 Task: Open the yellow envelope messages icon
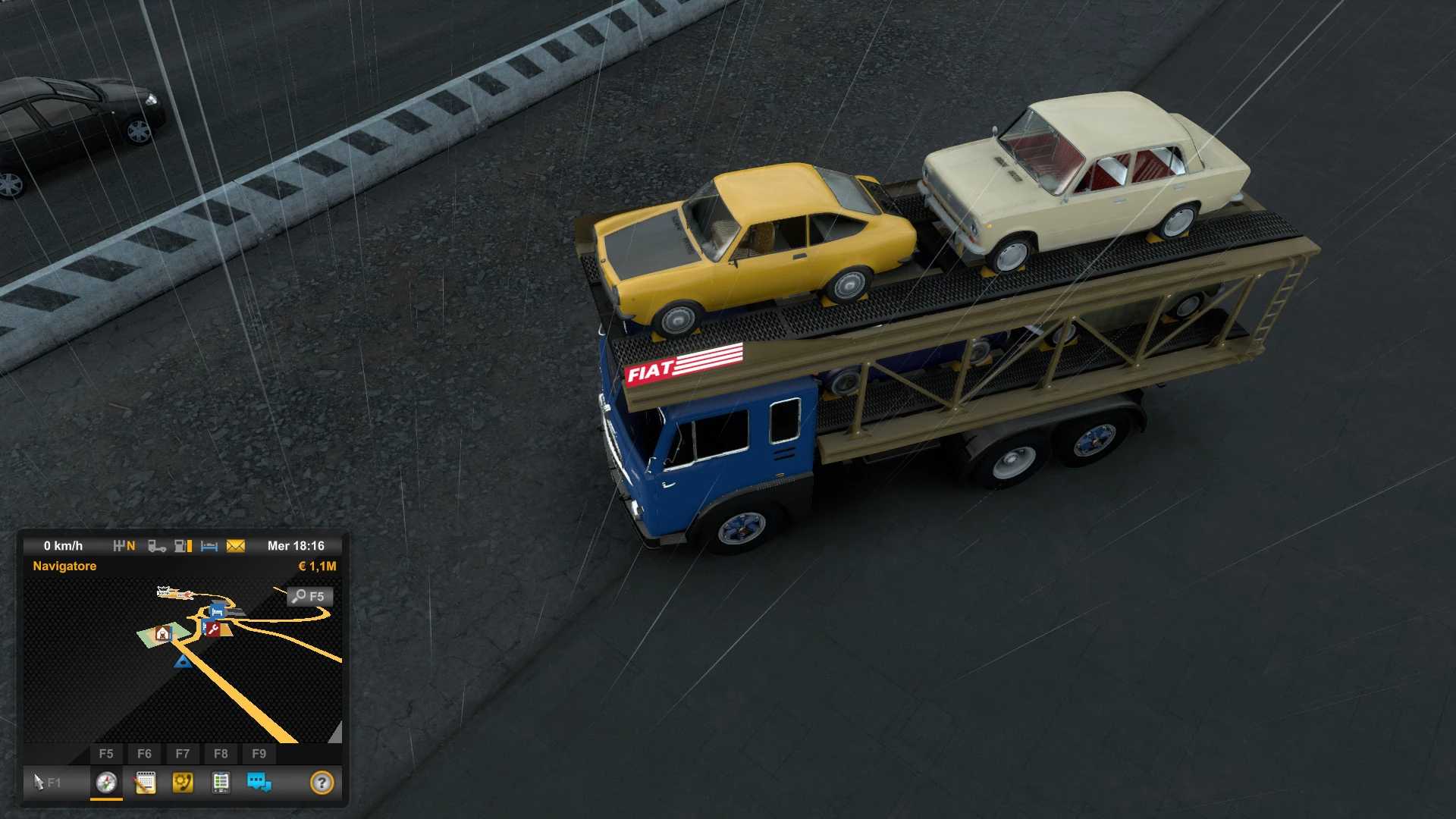click(236, 546)
